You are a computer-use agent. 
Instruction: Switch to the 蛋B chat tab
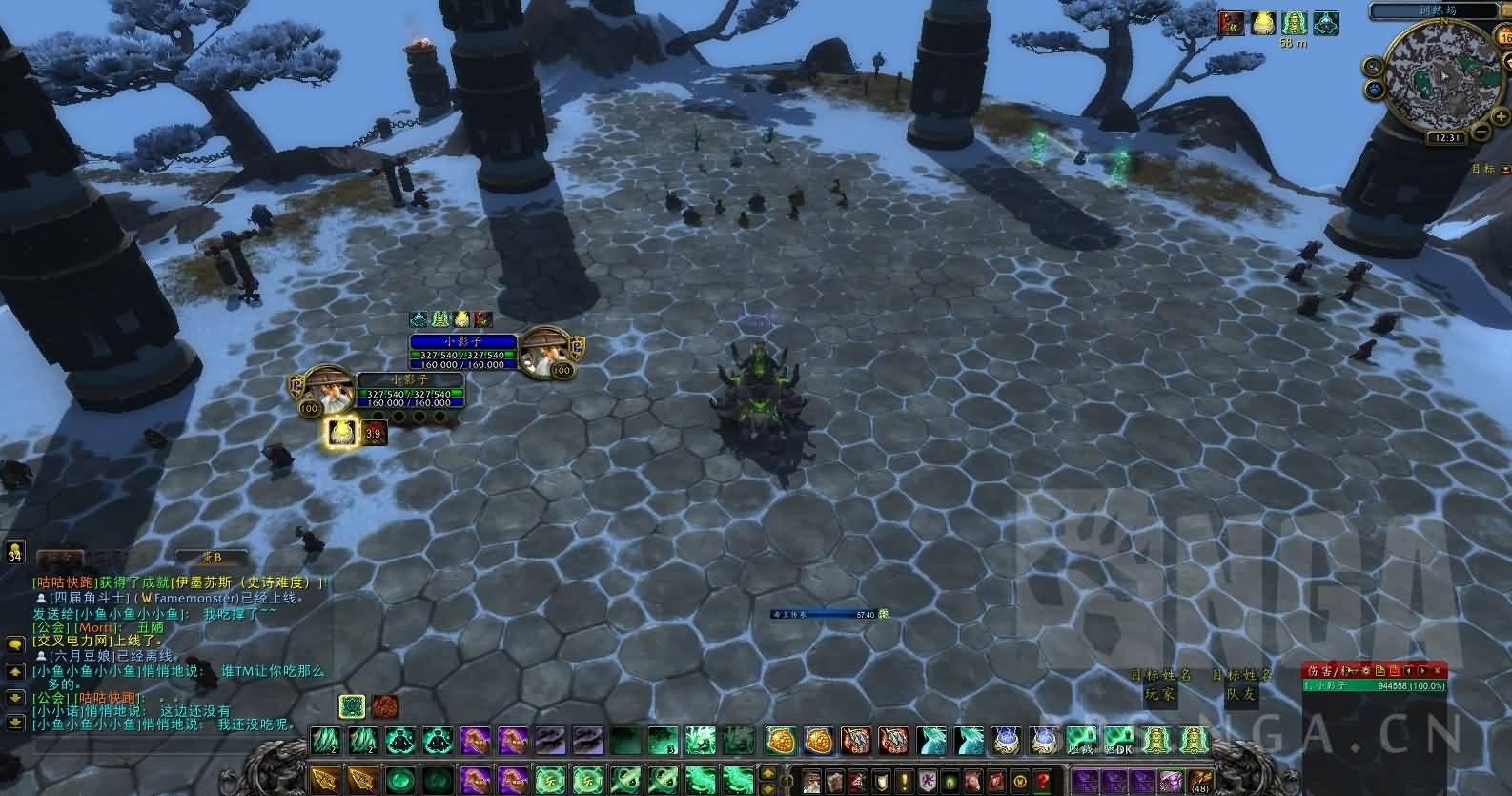211,558
